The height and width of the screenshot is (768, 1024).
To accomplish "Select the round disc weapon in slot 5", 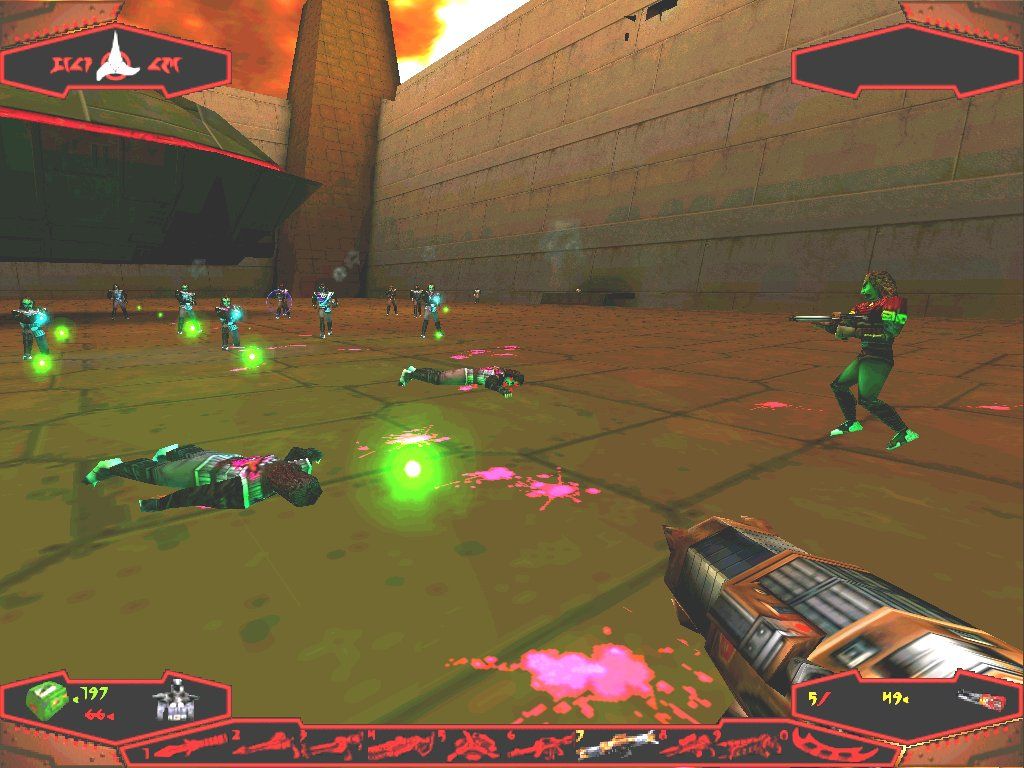I will click(x=473, y=746).
